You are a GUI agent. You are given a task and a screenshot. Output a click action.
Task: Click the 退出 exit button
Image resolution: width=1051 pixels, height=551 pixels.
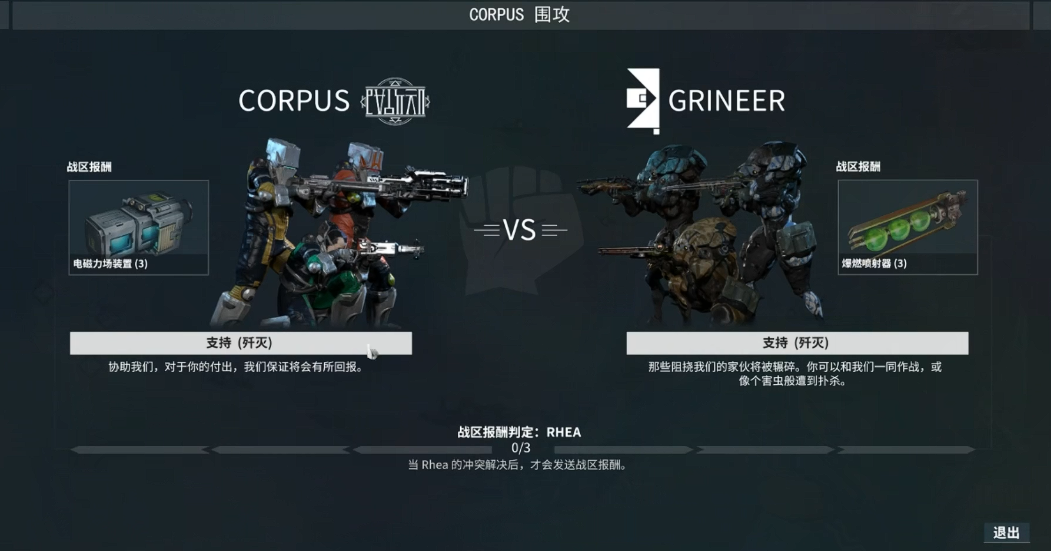(1006, 533)
